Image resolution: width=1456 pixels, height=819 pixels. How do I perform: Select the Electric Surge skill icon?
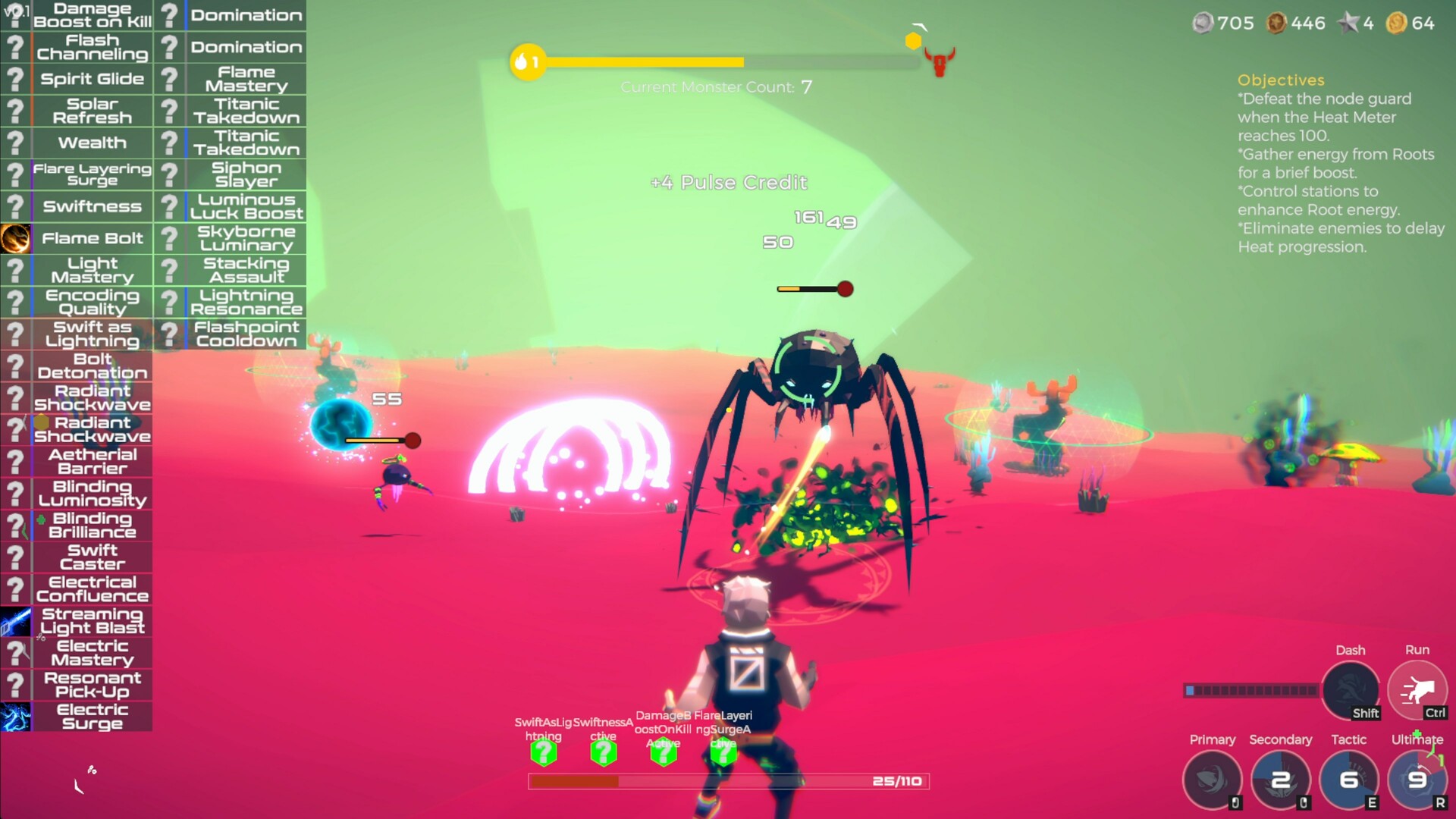tap(15, 716)
